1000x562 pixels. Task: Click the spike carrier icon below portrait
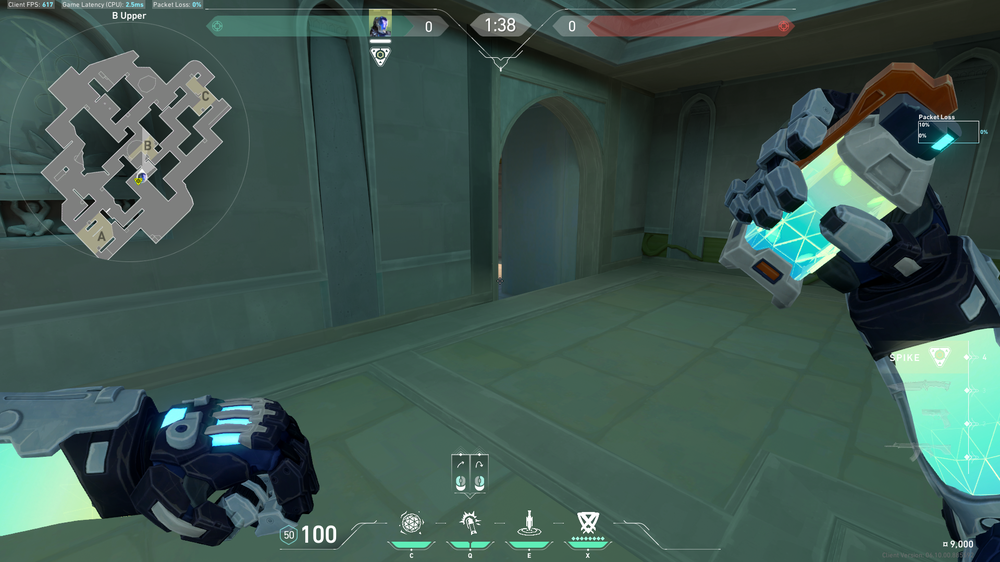pos(380,56)
